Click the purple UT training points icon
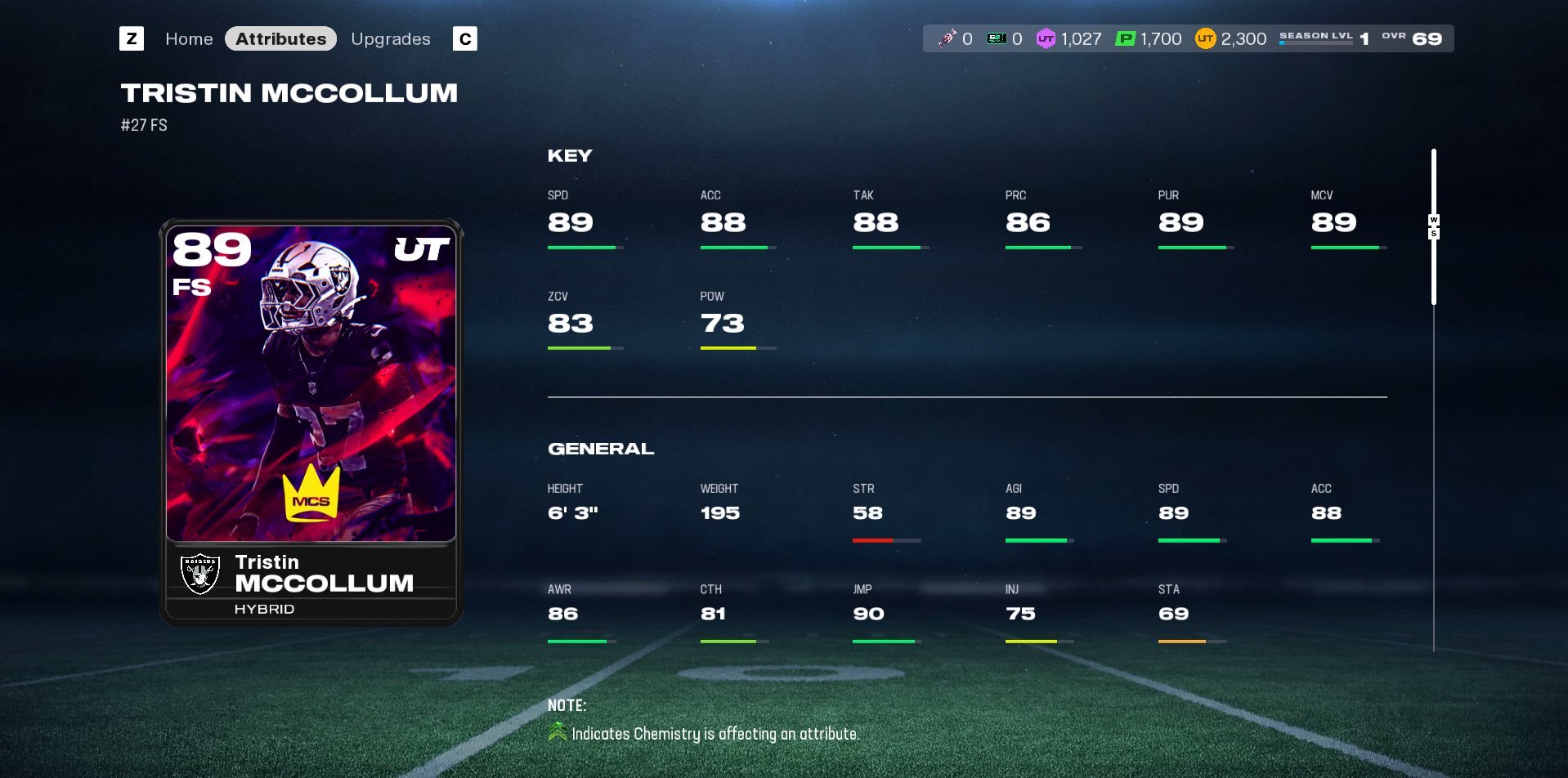Image resolution: width=1568 pixels, height=778 pixels. (1045, 38)
